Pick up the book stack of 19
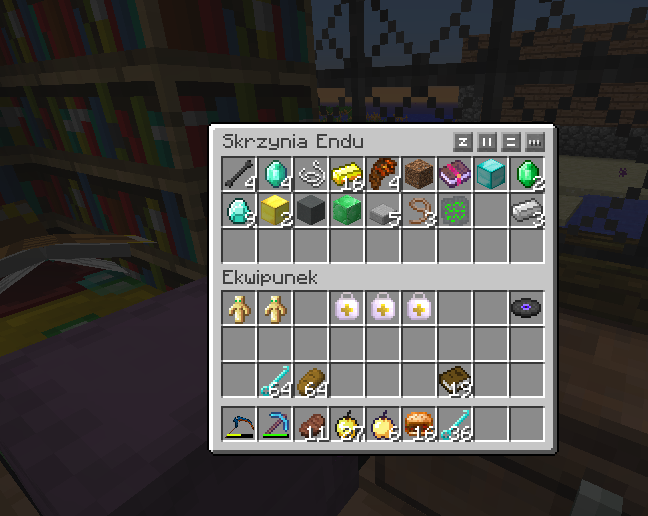The width and height of the screenshot is (648, 516). click(x=455, y=381)
